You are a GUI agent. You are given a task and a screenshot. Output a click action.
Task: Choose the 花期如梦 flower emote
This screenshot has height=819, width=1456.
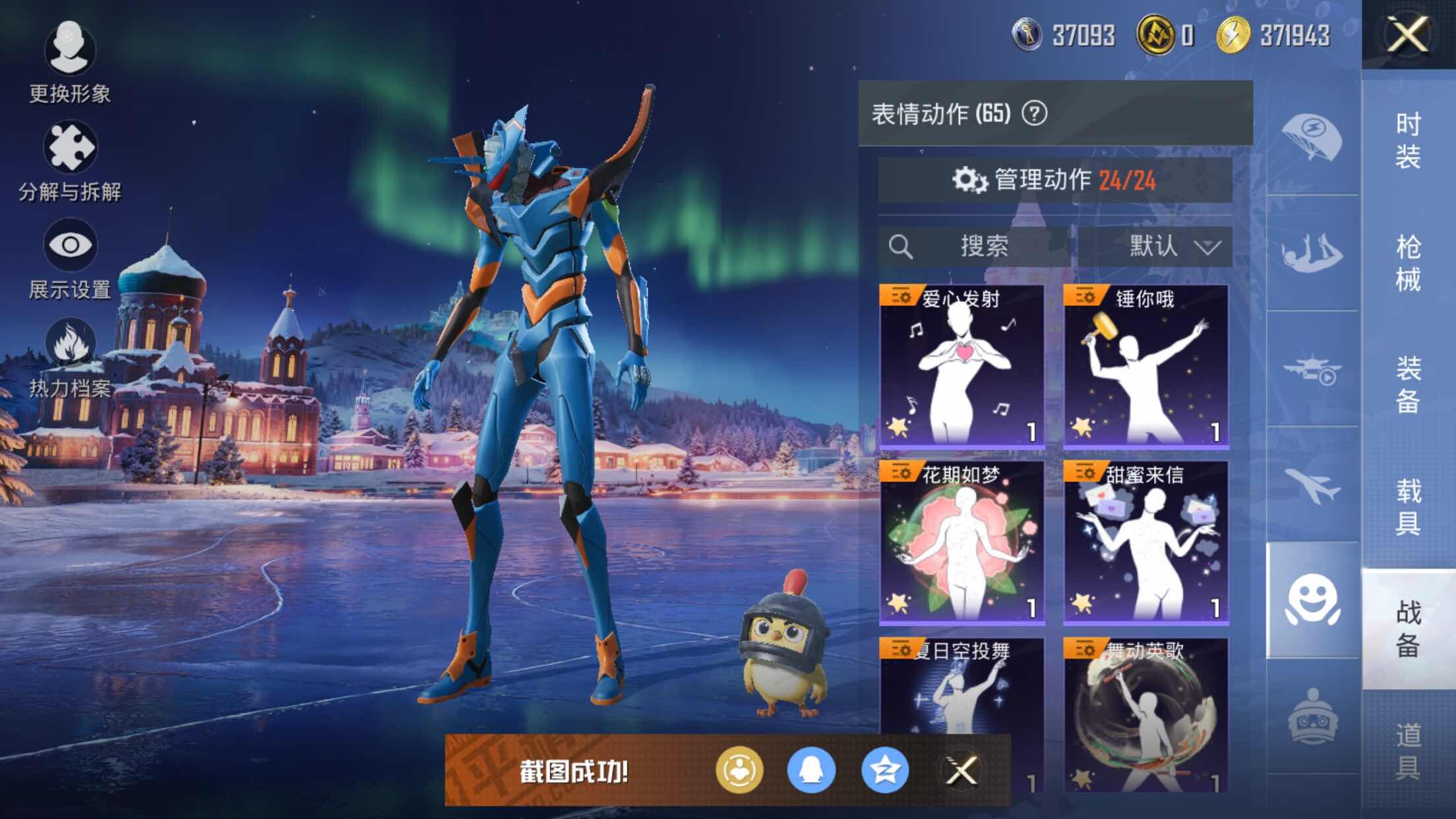coord(961,542)
